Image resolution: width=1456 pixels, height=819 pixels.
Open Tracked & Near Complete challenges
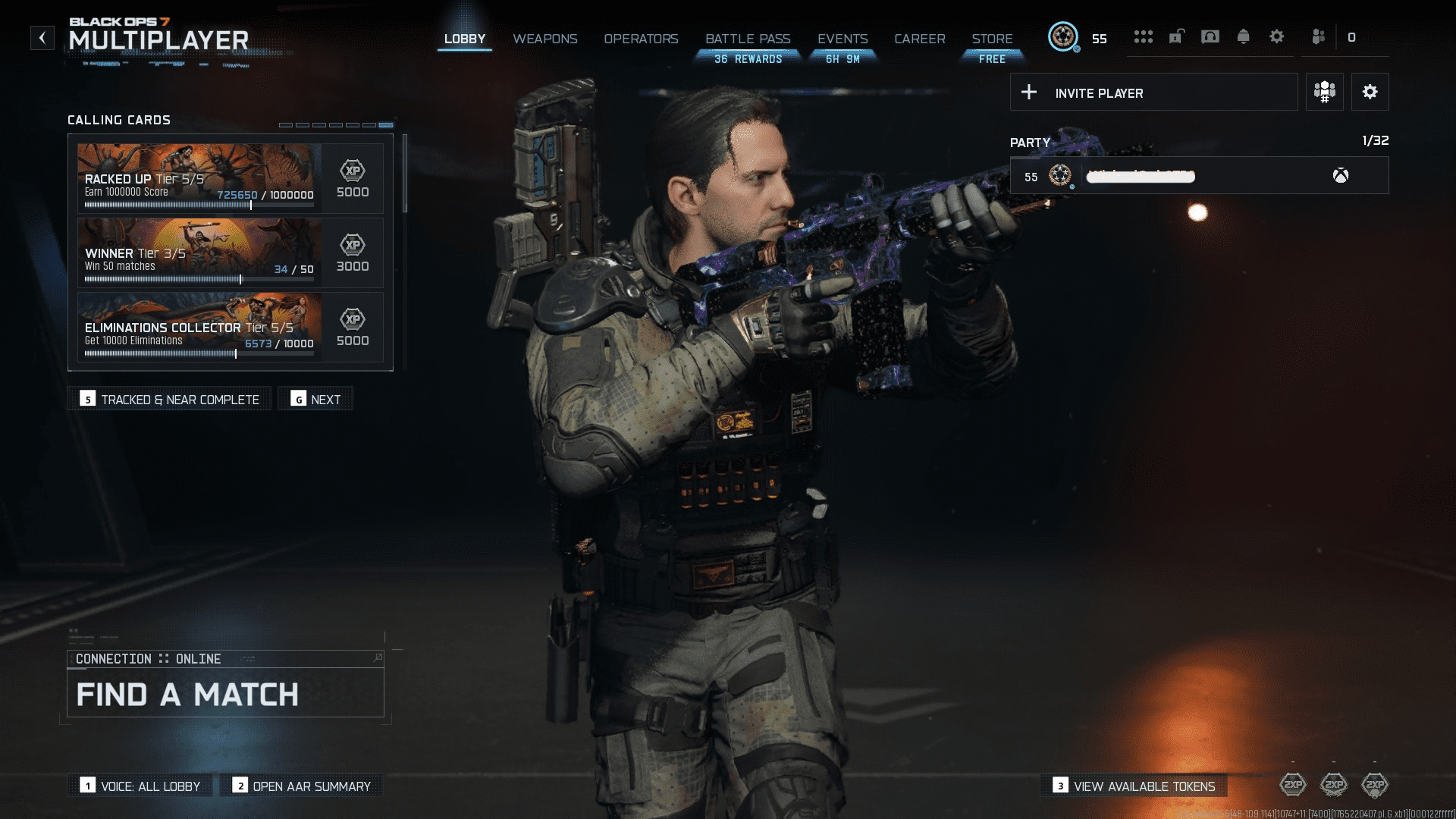[x=169, y=400]
